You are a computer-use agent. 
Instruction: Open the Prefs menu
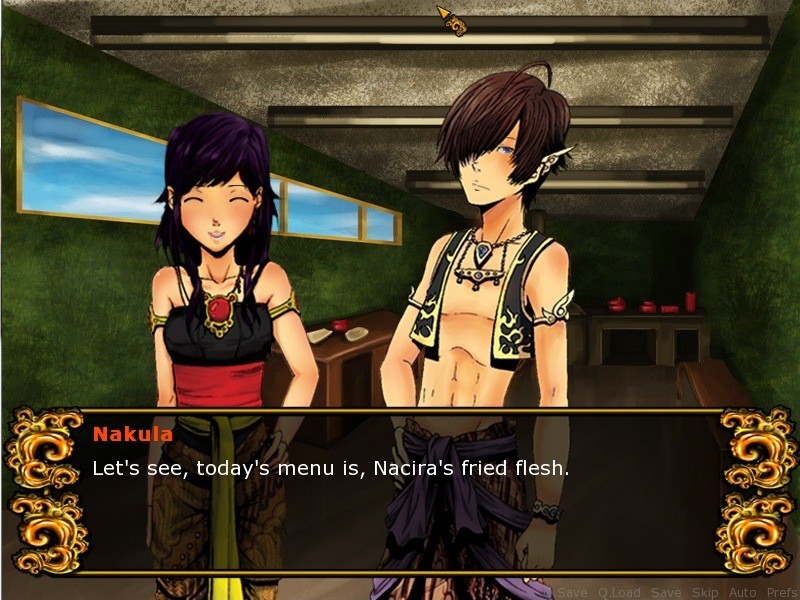pyautogui.click(x=782, y=593)
